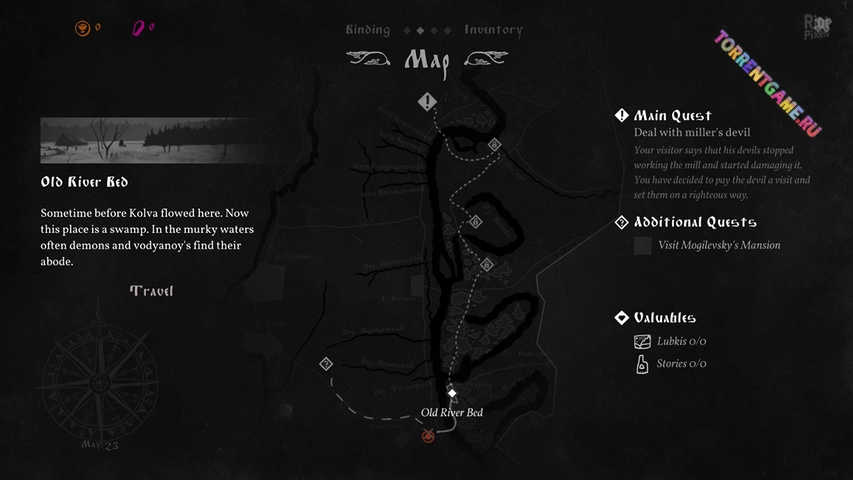
Task: Select Visit Mogilevsky's Mansion quest
Action: click(719, 245)
